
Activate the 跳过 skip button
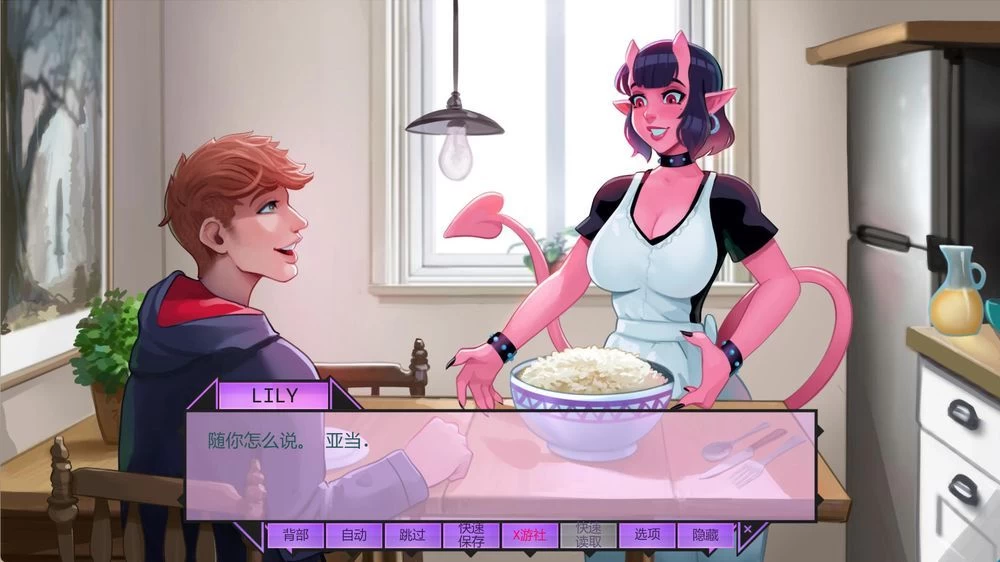412,535
